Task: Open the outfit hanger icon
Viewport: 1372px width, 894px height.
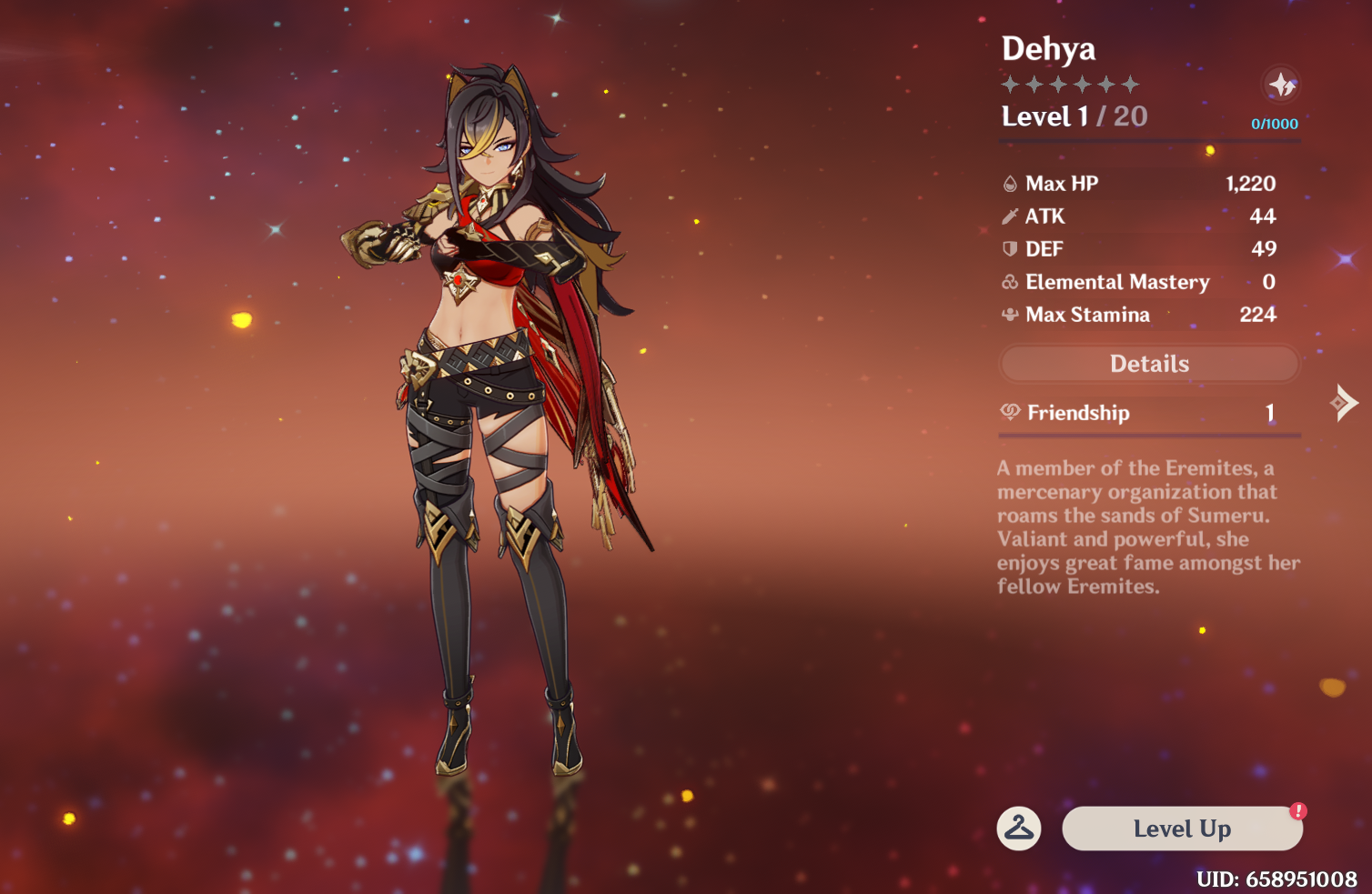Action: [1019, 829]
